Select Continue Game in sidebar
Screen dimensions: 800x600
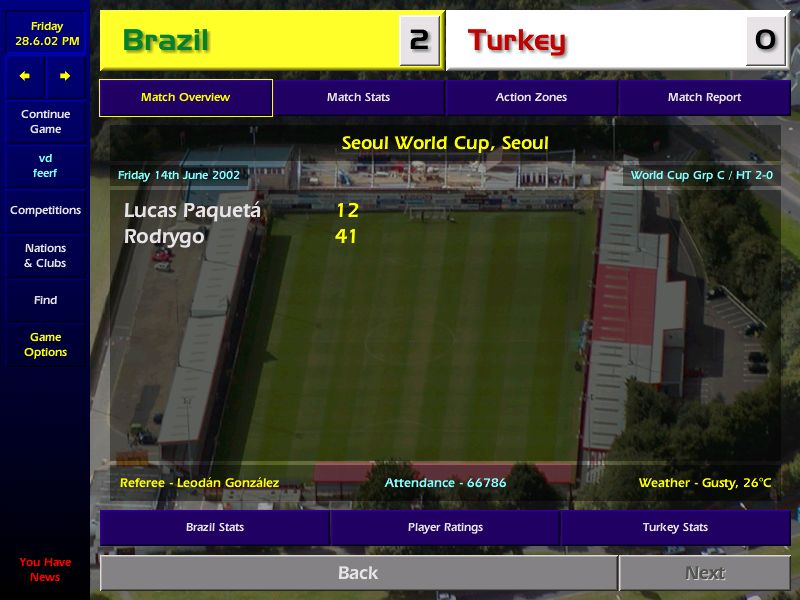coord(45,122)
